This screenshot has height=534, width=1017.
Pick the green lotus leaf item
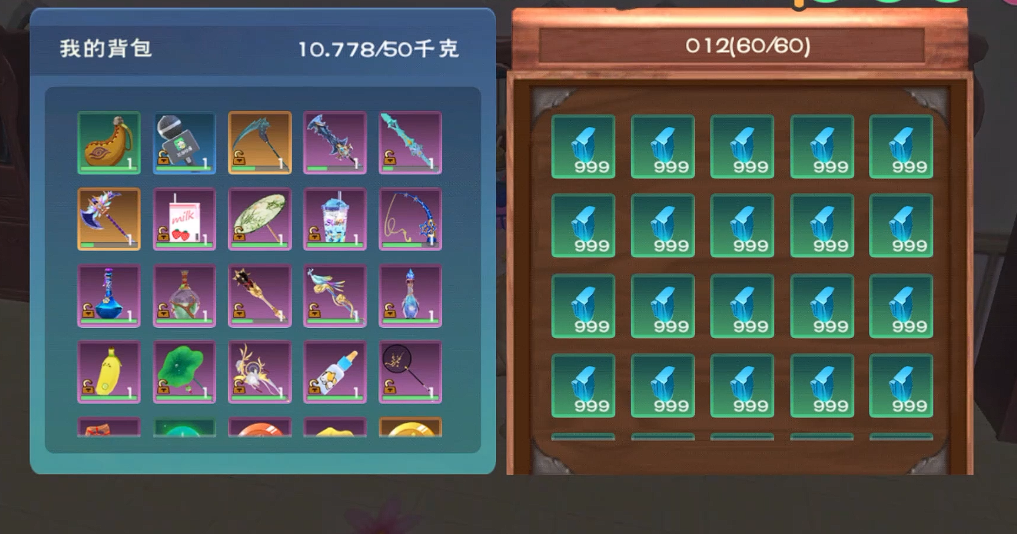(x=184, y=372)
